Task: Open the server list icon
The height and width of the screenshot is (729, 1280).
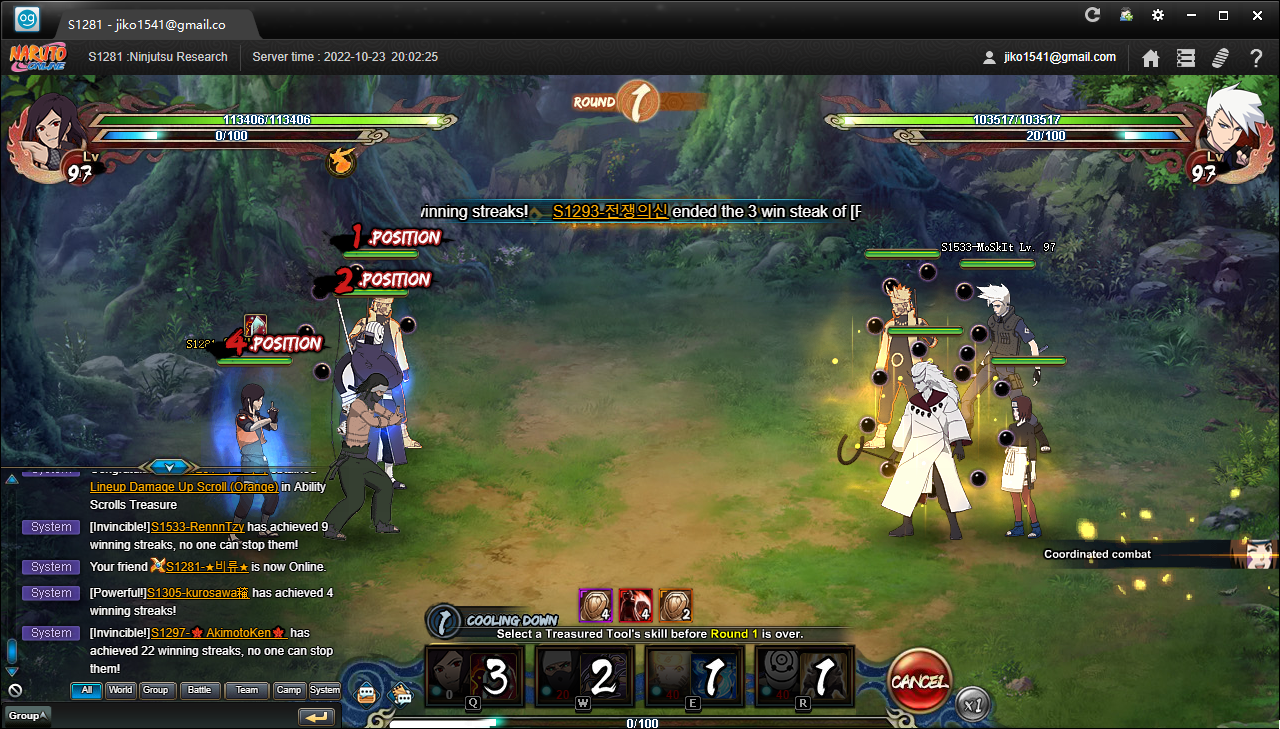Action: 1186,58
